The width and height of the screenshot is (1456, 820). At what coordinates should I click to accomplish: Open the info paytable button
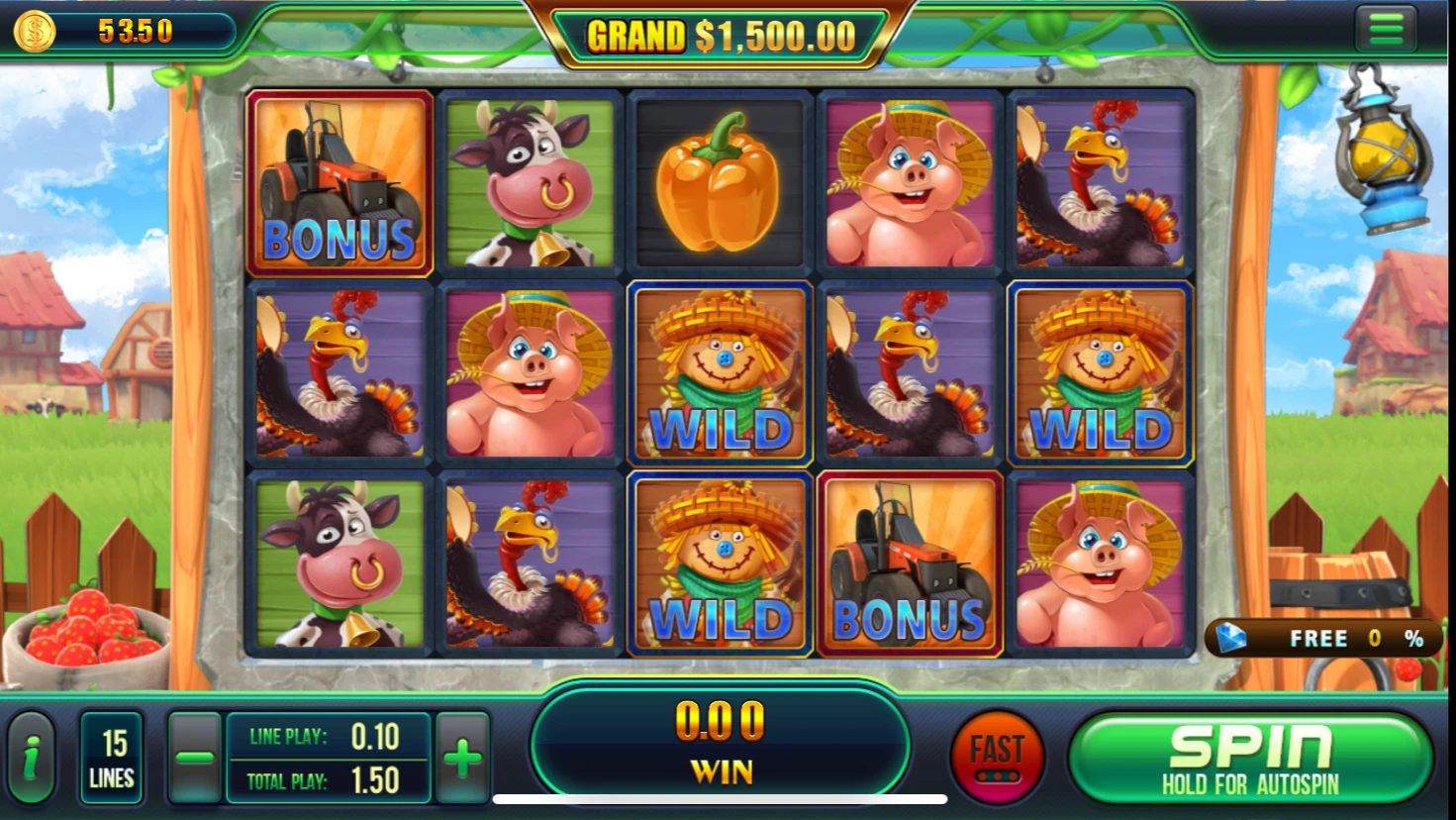click(x=32, y=759)
